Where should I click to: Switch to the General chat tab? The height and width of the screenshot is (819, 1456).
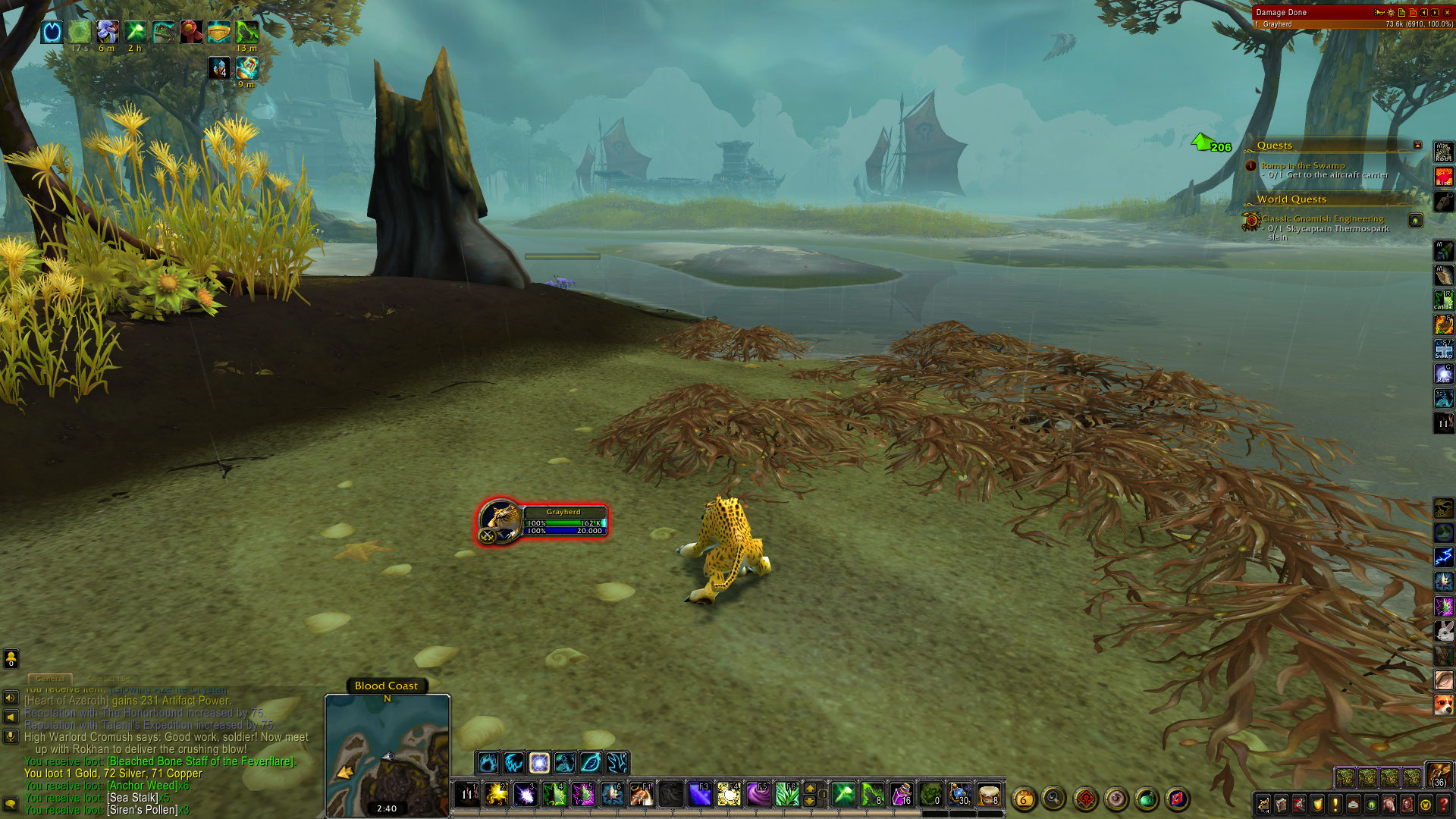50,679
